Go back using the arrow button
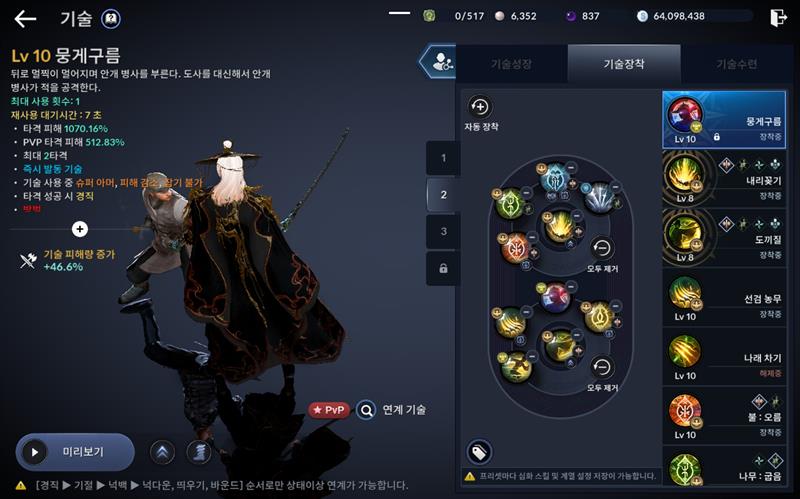This screenshot has width=800, height=499. 25,18
